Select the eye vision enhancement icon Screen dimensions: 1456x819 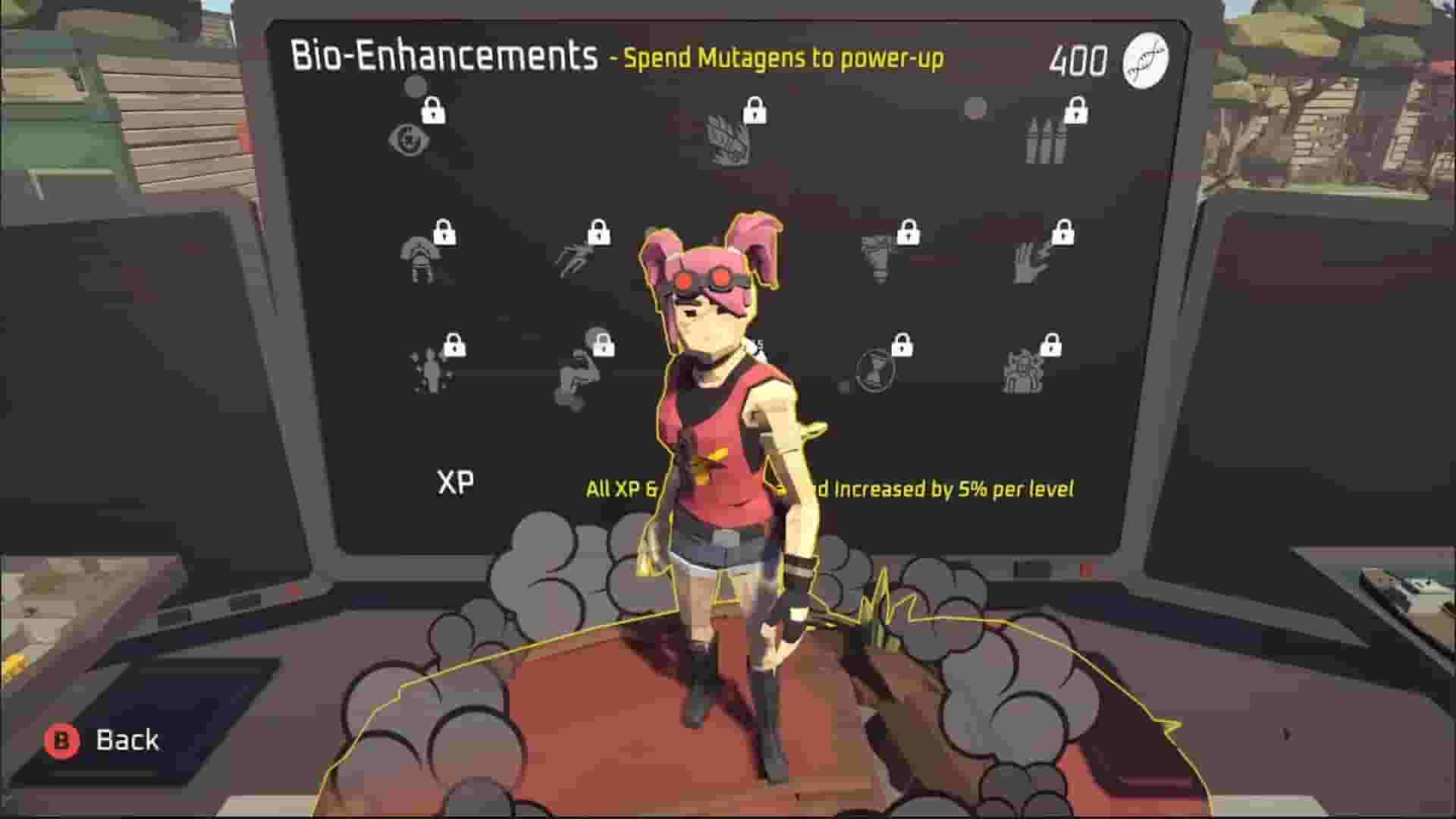tap(409, 140)
